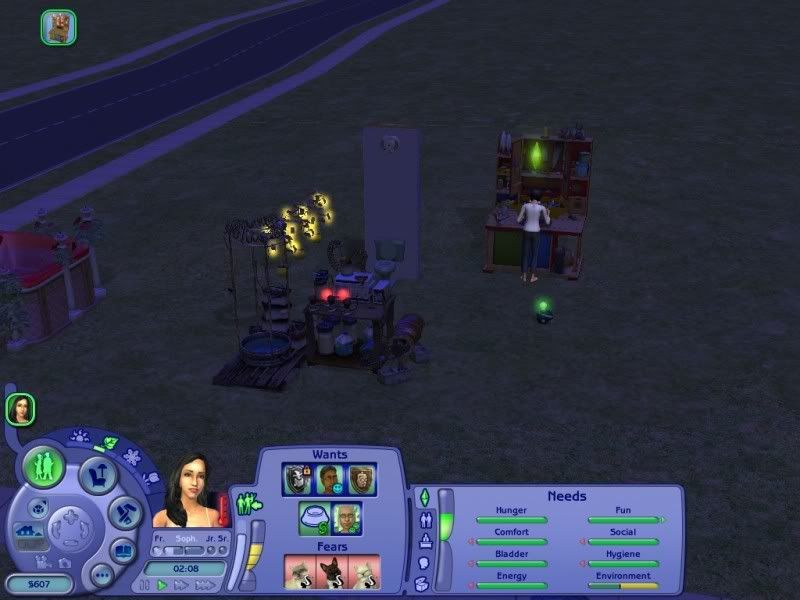800x600 pixels.
Task: Open Buy mode with the armchair button
Action: [x=98, y=474]
